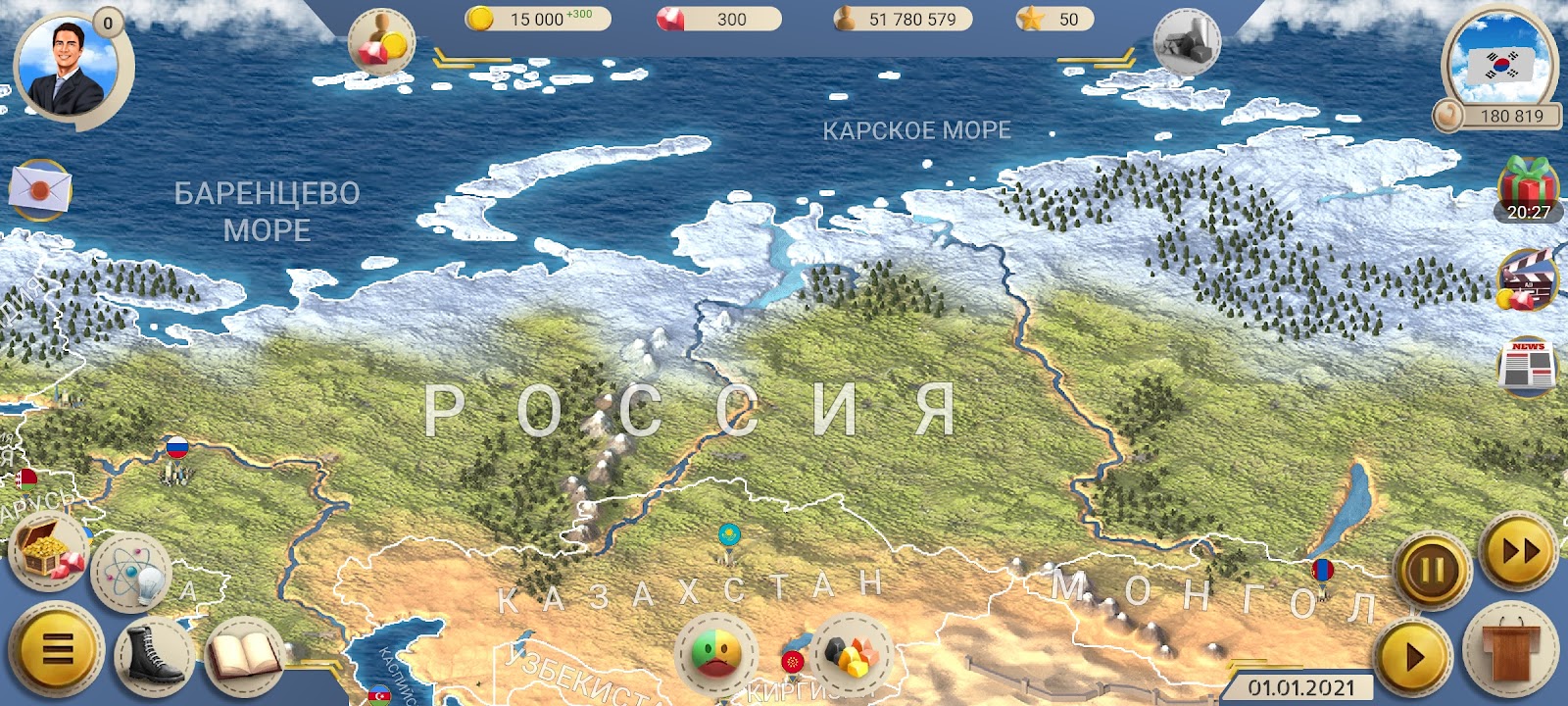
Task: Play at normal game speed
Action: 1412,656
